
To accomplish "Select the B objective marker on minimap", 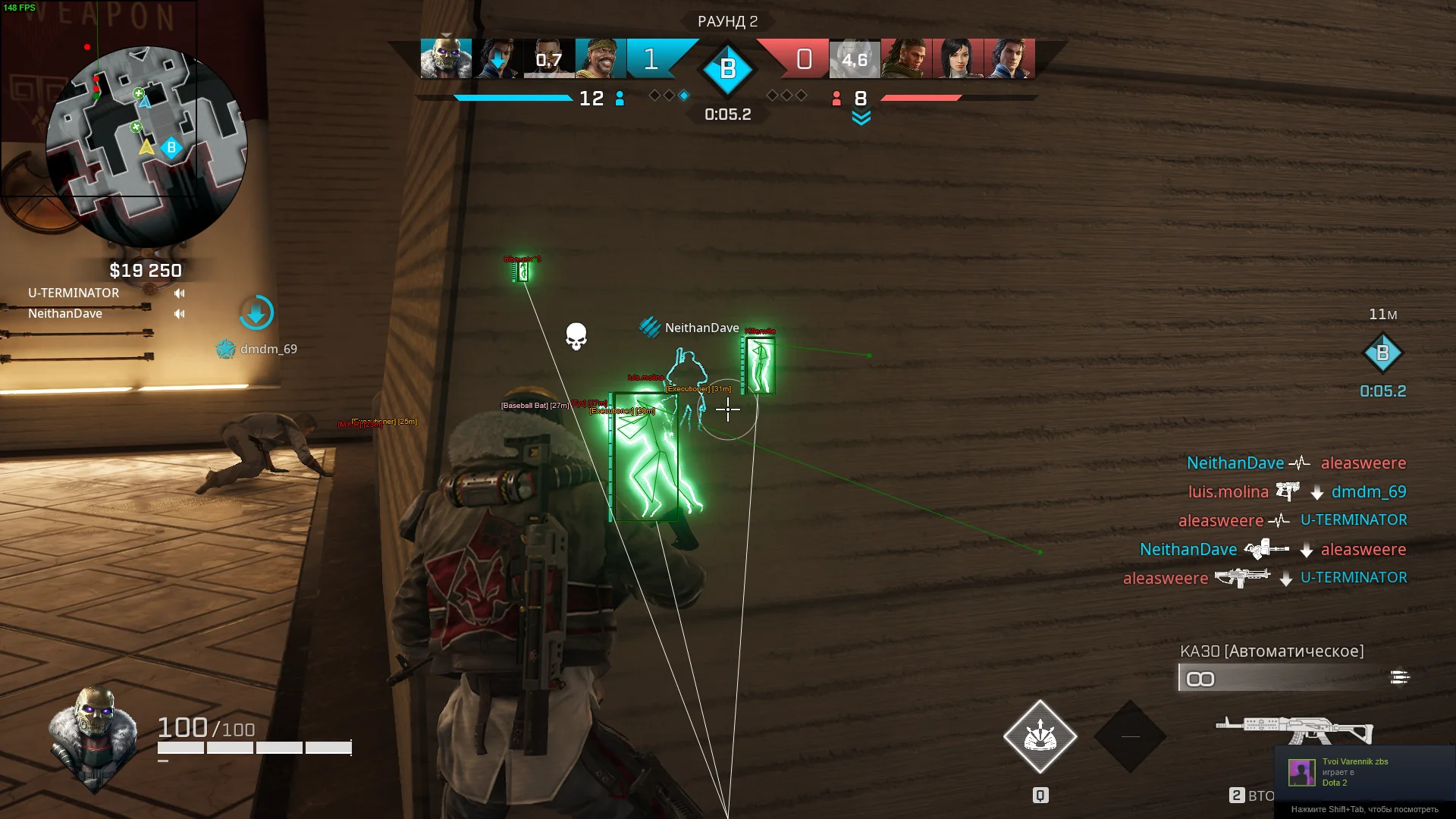I will 171,148.
